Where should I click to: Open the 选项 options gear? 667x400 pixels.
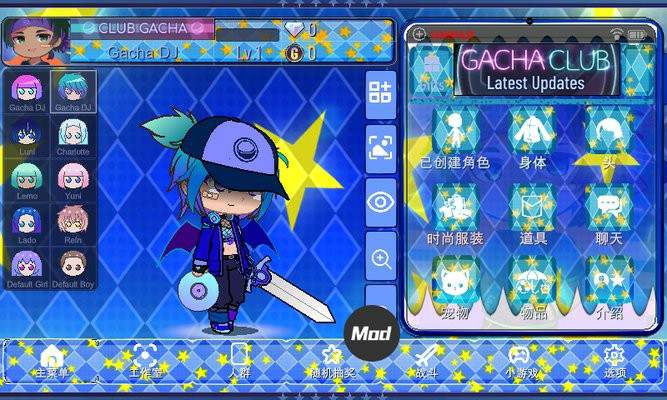pos(614,361)
